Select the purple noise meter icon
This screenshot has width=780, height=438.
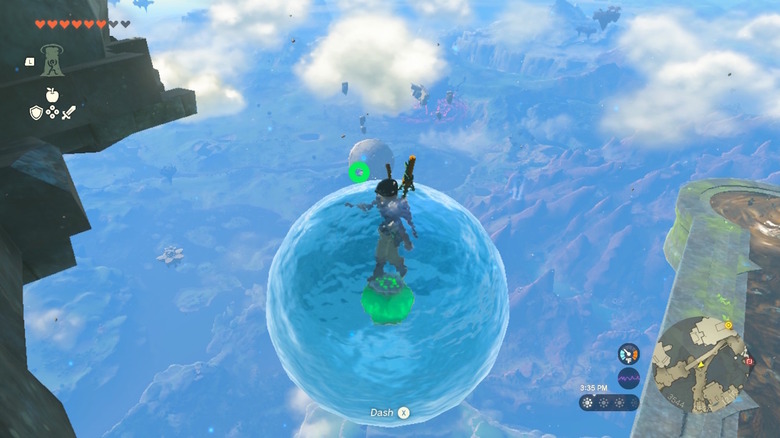(x=629, y=378)
